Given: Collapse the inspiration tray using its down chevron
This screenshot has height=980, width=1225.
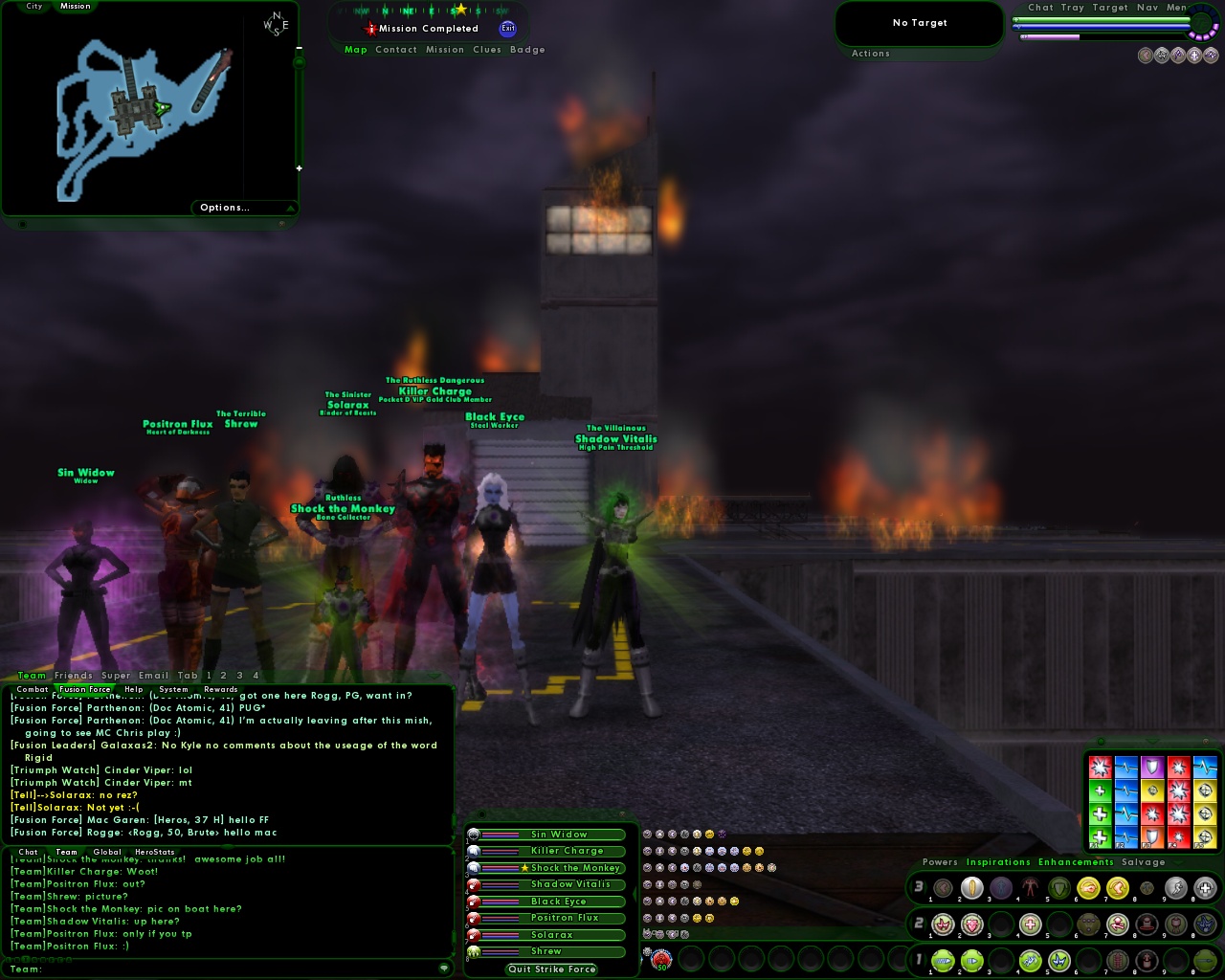Looking at the screenshot, I should click(1152, 741).
